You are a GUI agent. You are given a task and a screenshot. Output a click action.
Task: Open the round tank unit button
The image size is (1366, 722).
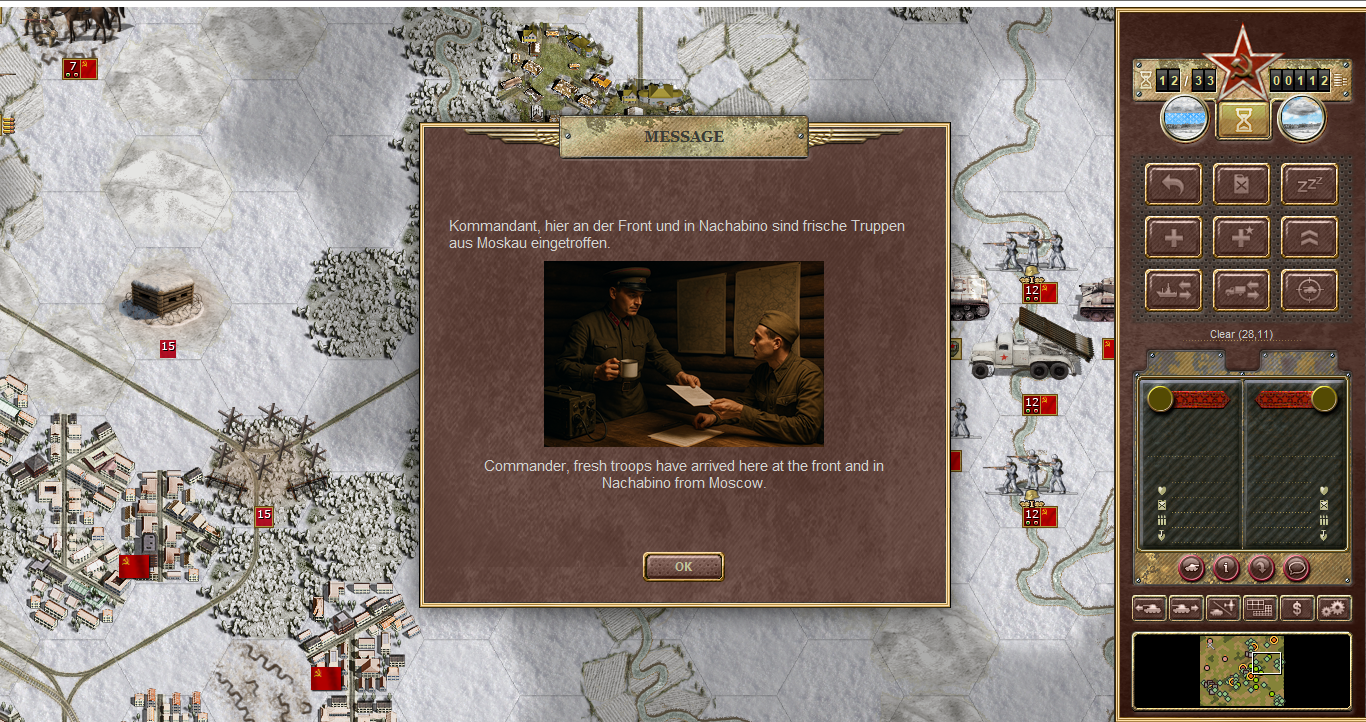click(1192, 568)
